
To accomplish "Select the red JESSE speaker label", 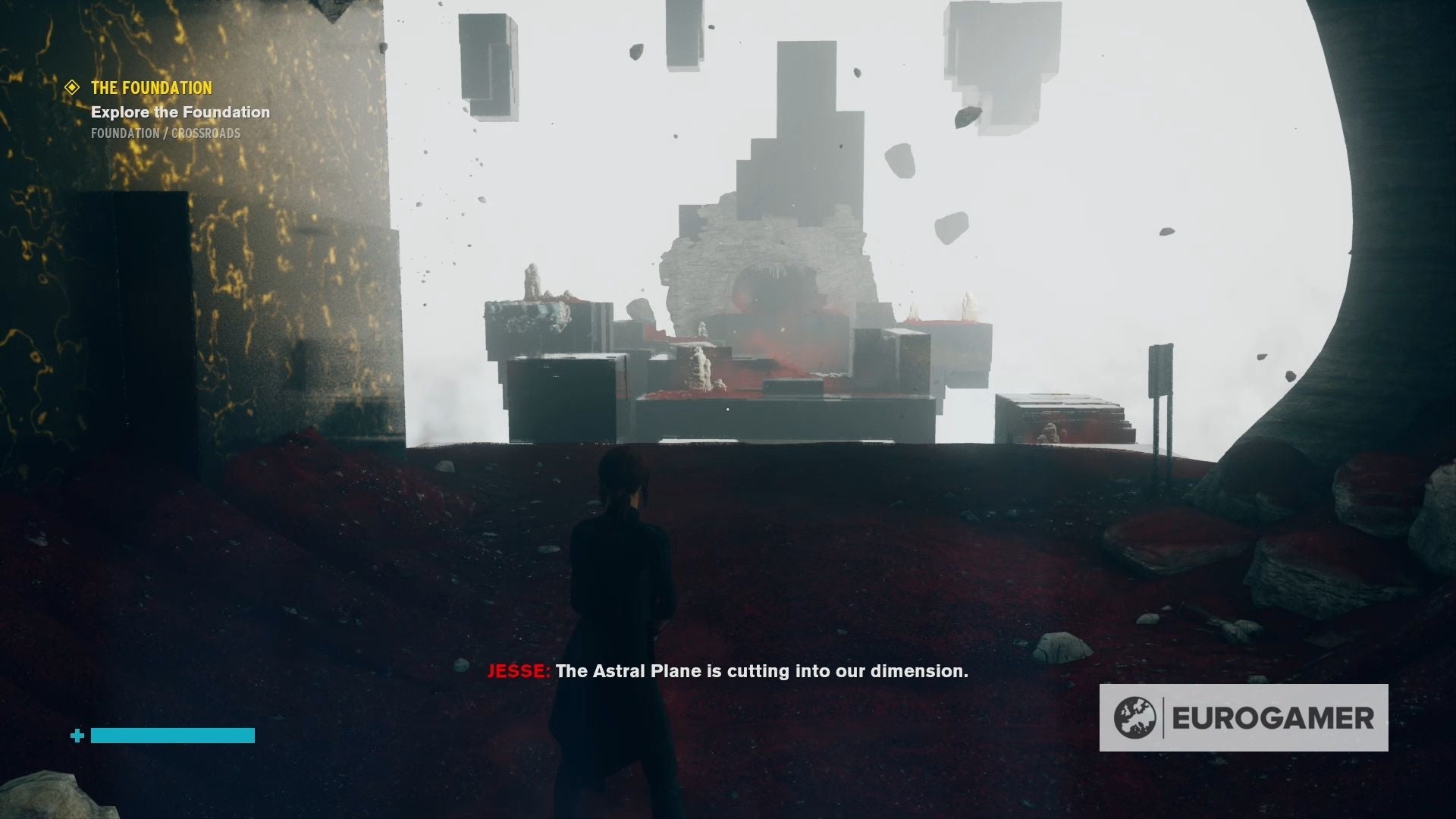I will (517, 671).
